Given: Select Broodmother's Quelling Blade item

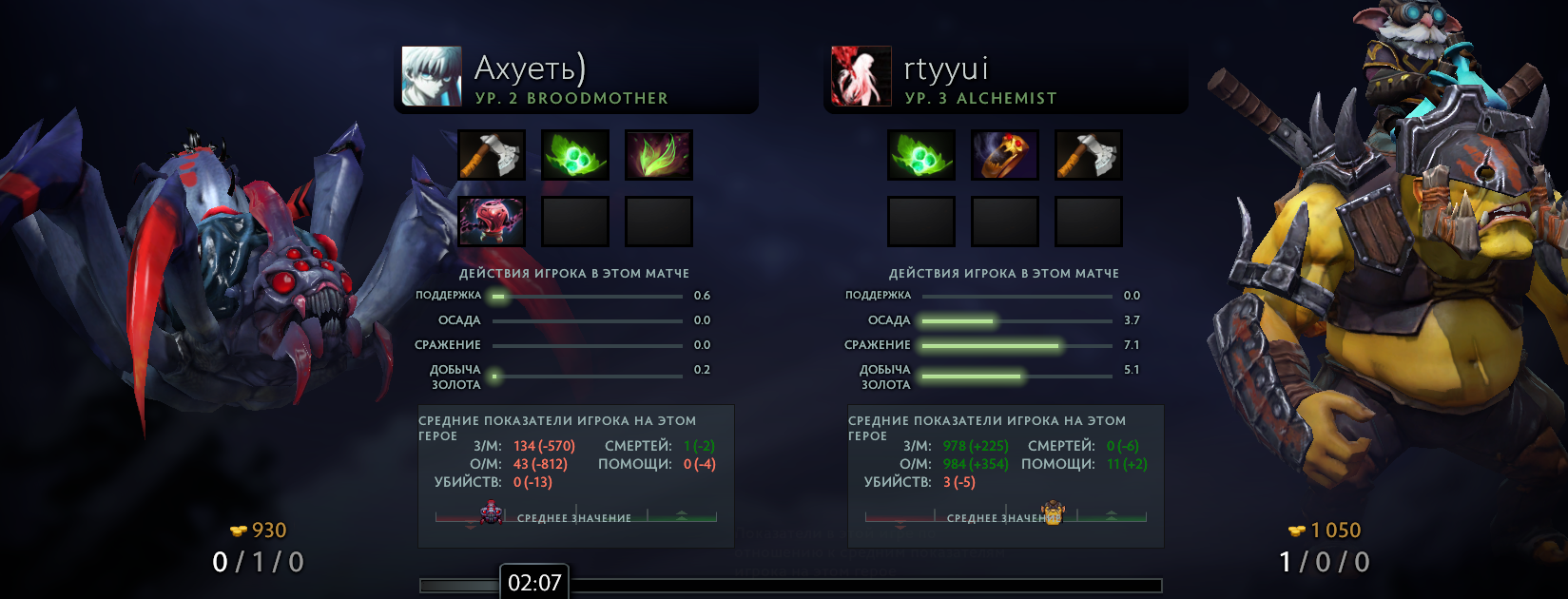Looking at the screenshot, I should [x=492, y=155].
